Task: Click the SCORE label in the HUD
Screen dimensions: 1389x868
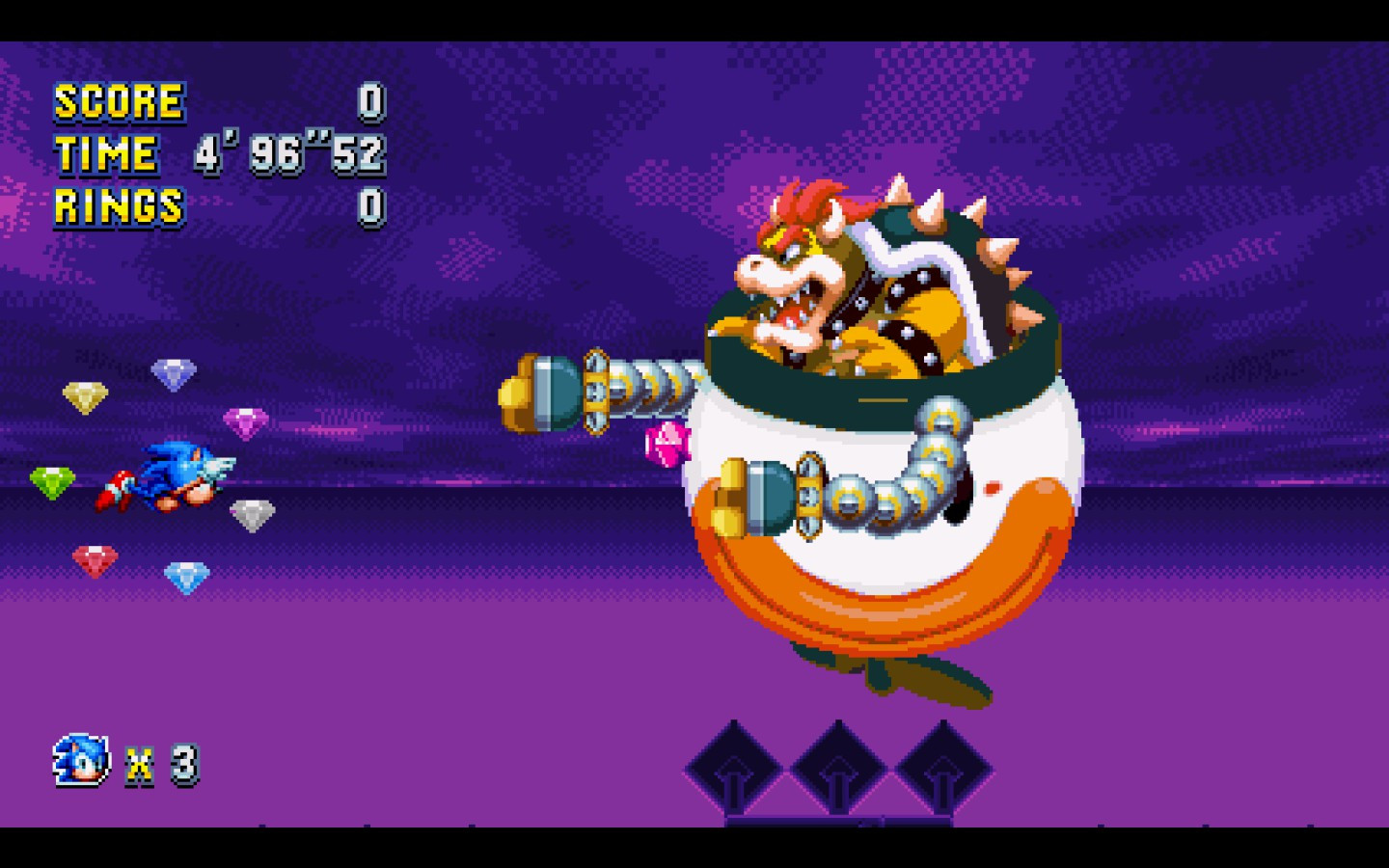Action: 118,101
